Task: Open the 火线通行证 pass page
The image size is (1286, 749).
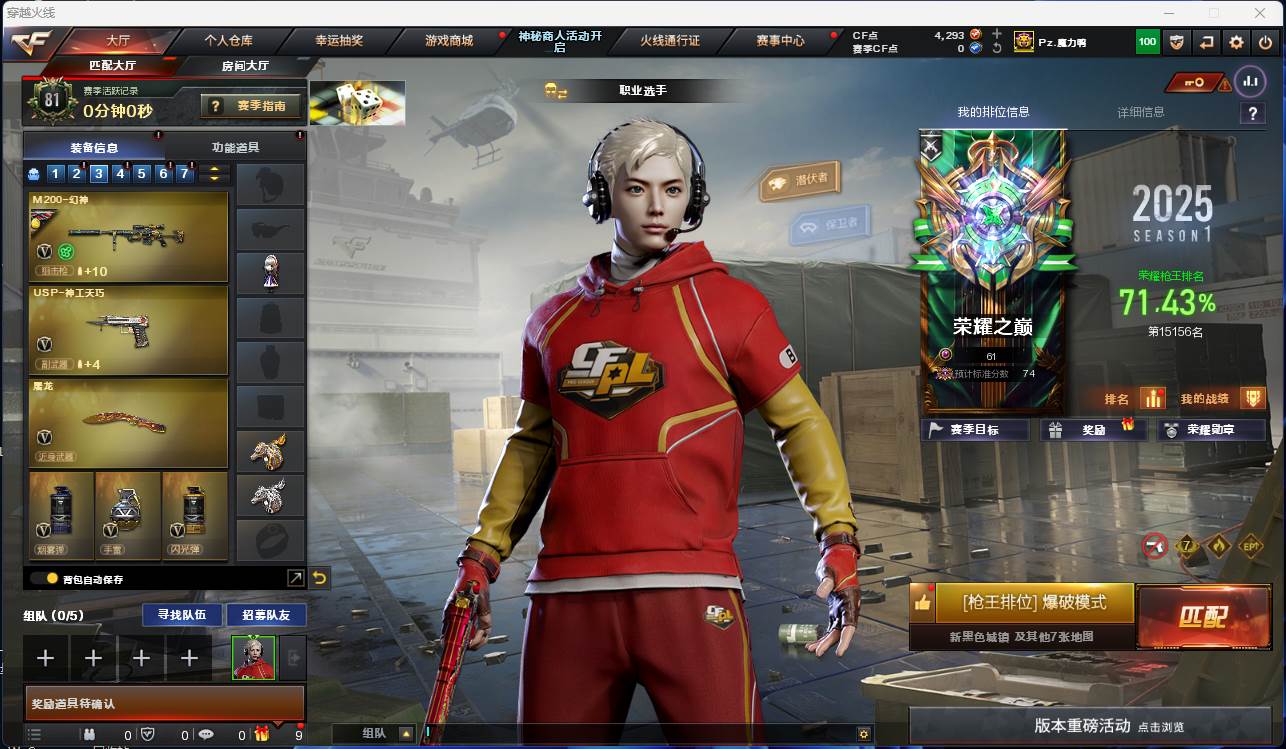Action: 670,41
